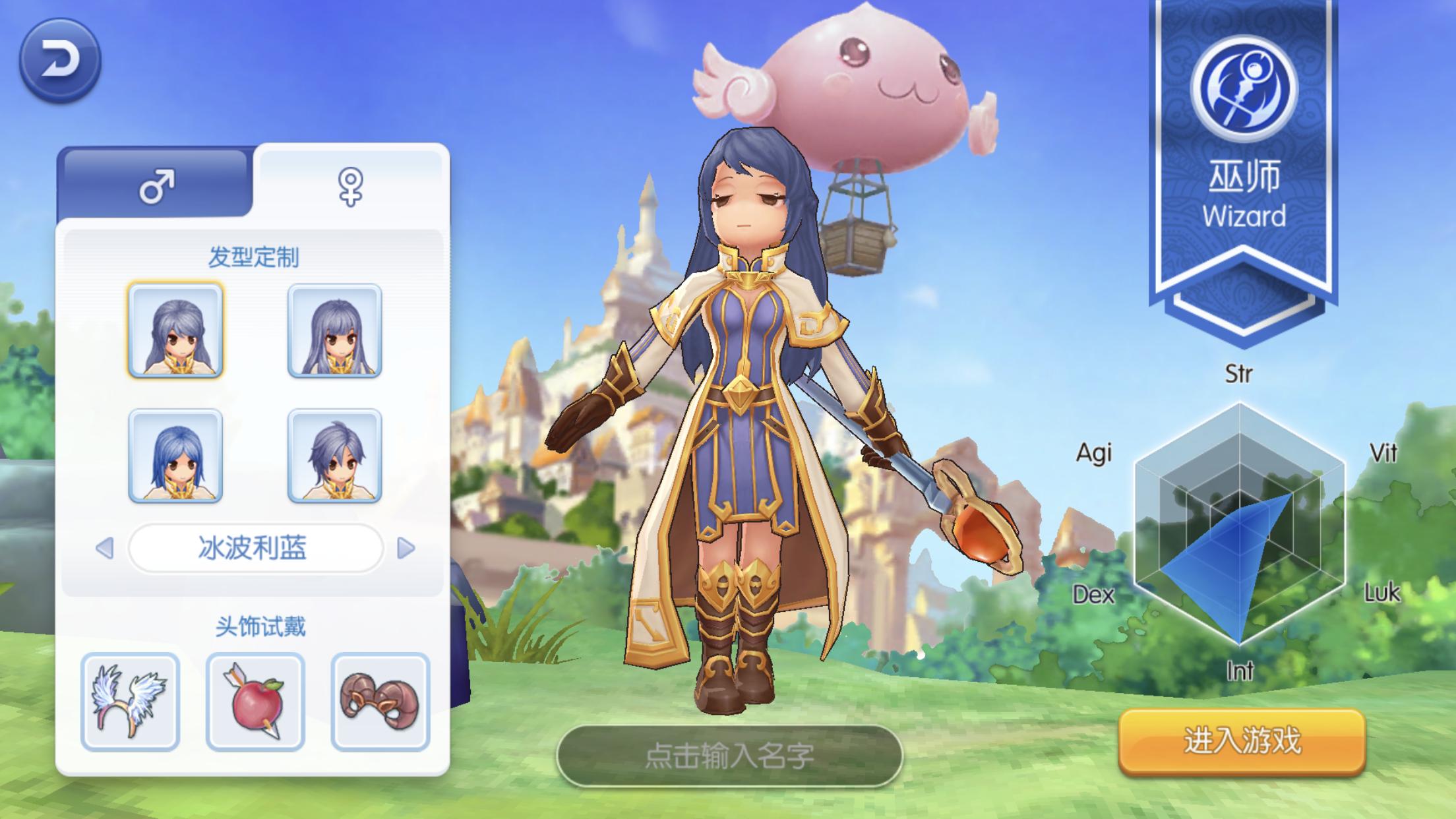1456x819 pixels.
Task: Try on the angel wing headband
Action: [x=130, y=702]
